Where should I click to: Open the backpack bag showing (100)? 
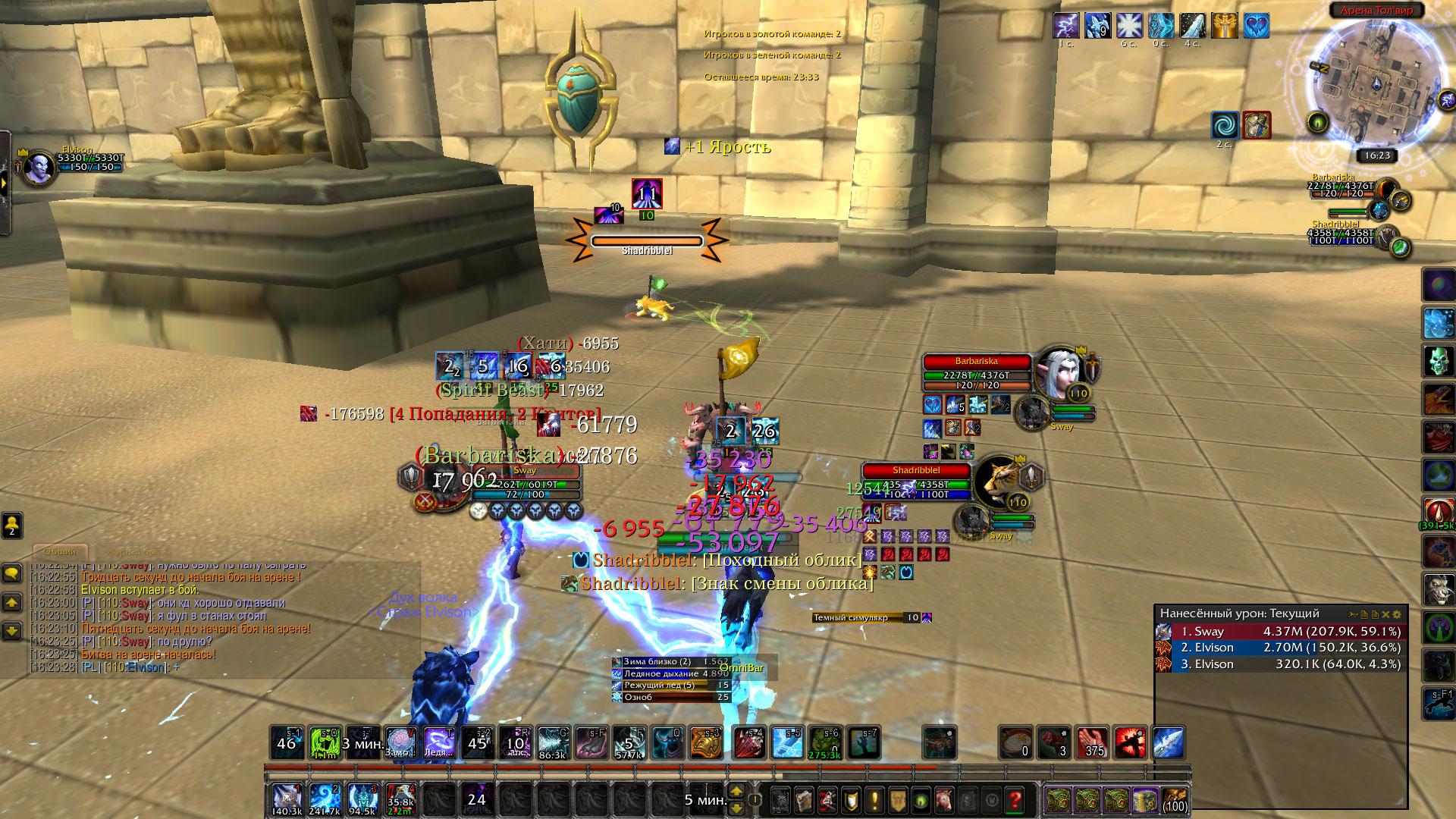pyautogui.click(x=1175, y=800)
